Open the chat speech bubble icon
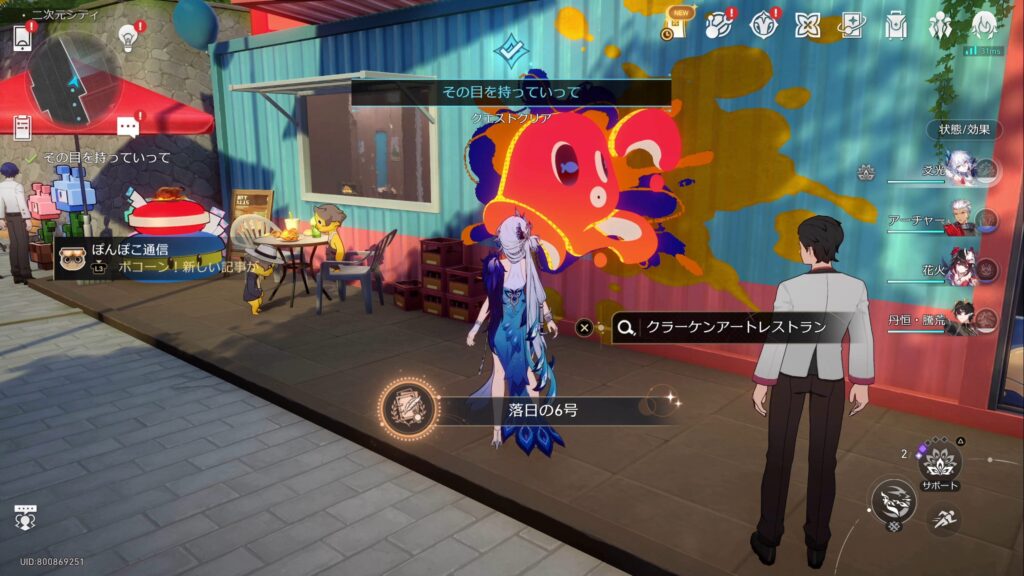1024x576 pixels. pos(128,127)
